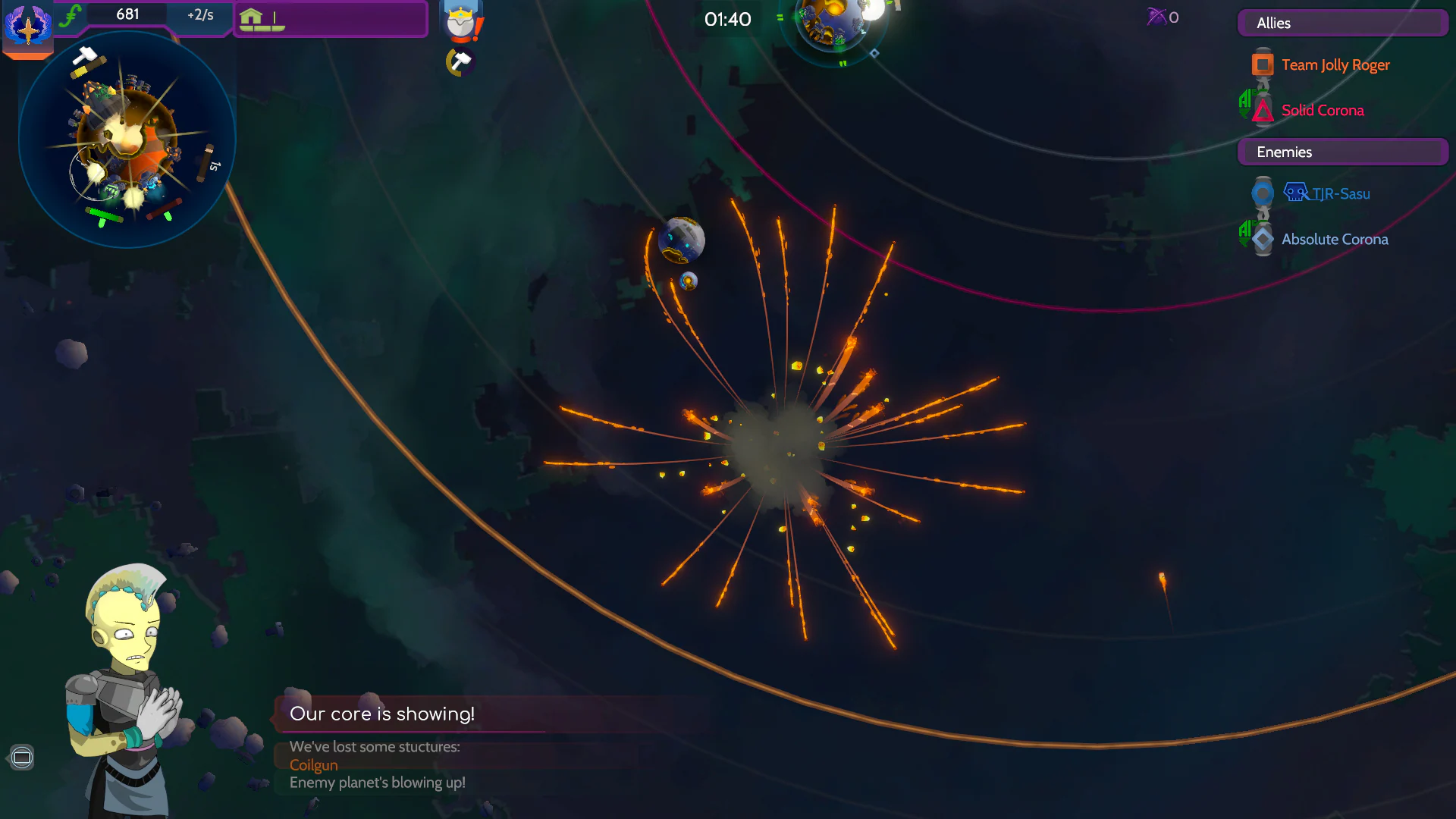Collapse the Allies panel header

pos(1341,23)
